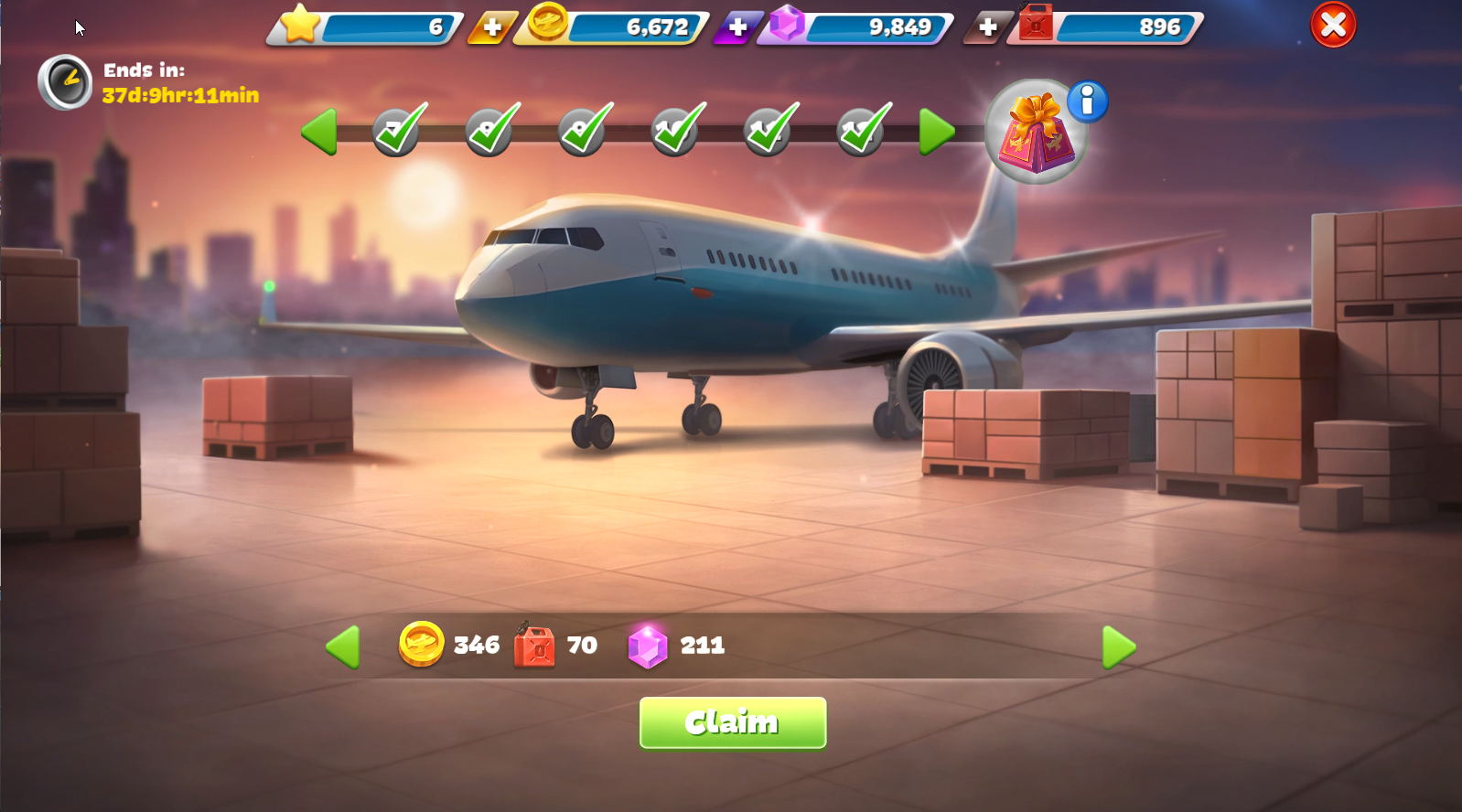This screenshot has width=1462, height=812.
Task: Open the event info popup
Action: [x=1088, y=102]
